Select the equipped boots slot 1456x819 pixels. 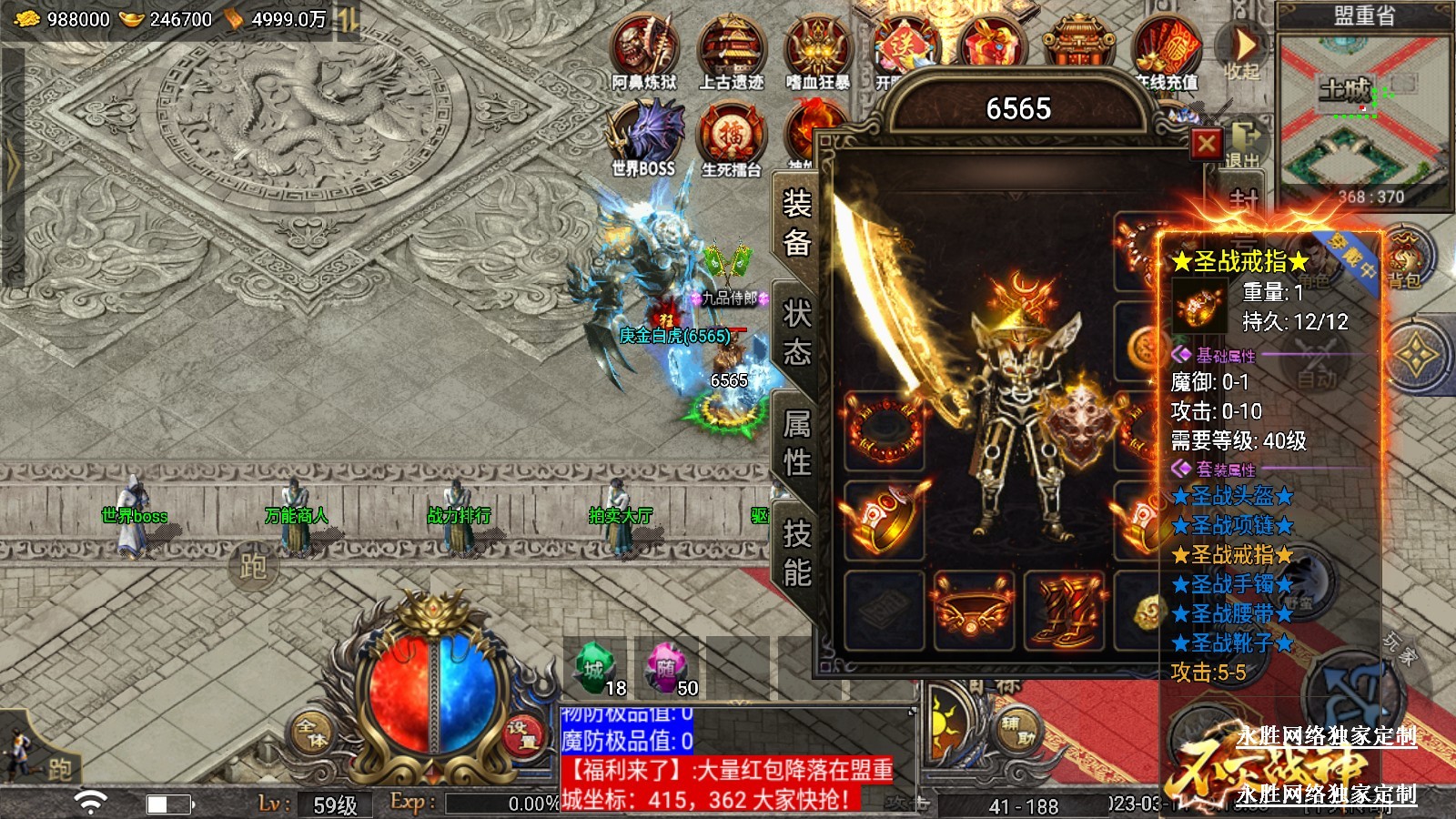pyautogui.click(x=1067, y=611)
